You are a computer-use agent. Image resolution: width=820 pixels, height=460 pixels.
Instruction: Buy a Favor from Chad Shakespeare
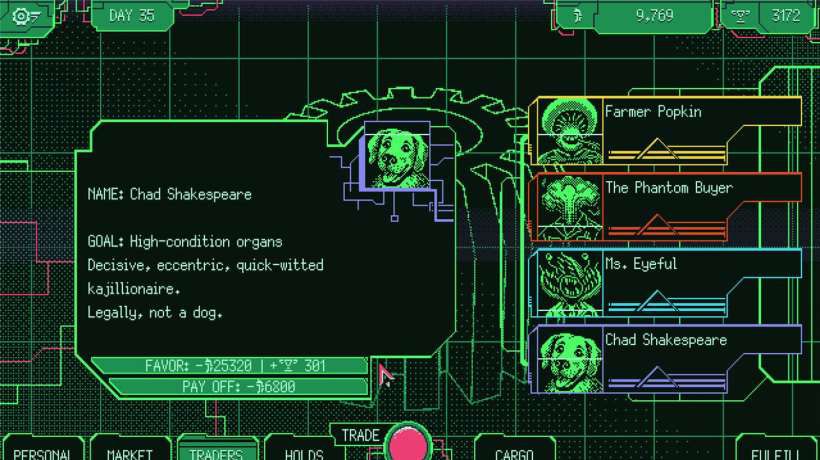click(x=229, y=366)
